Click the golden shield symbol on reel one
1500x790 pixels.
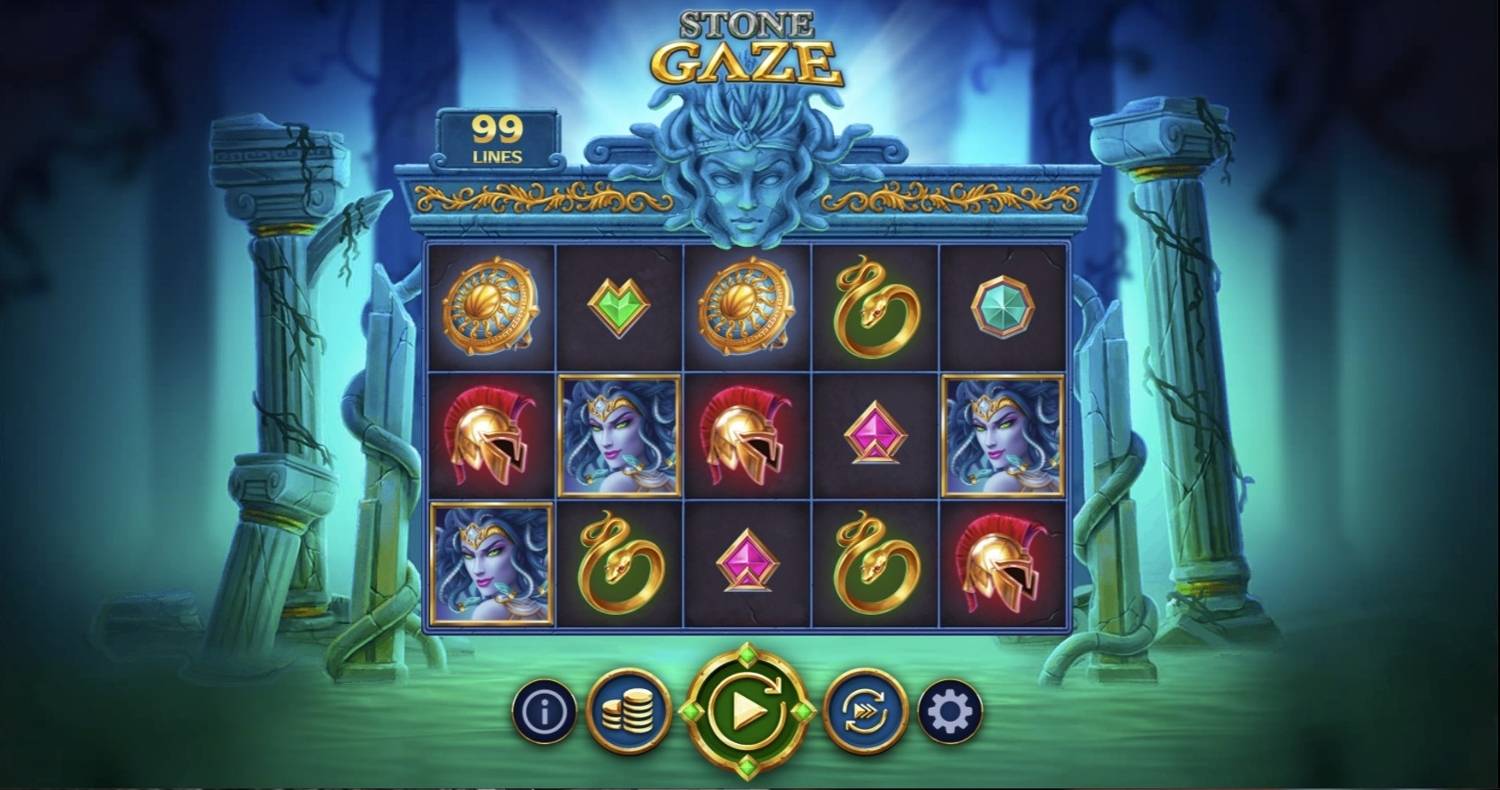point(489,305)
